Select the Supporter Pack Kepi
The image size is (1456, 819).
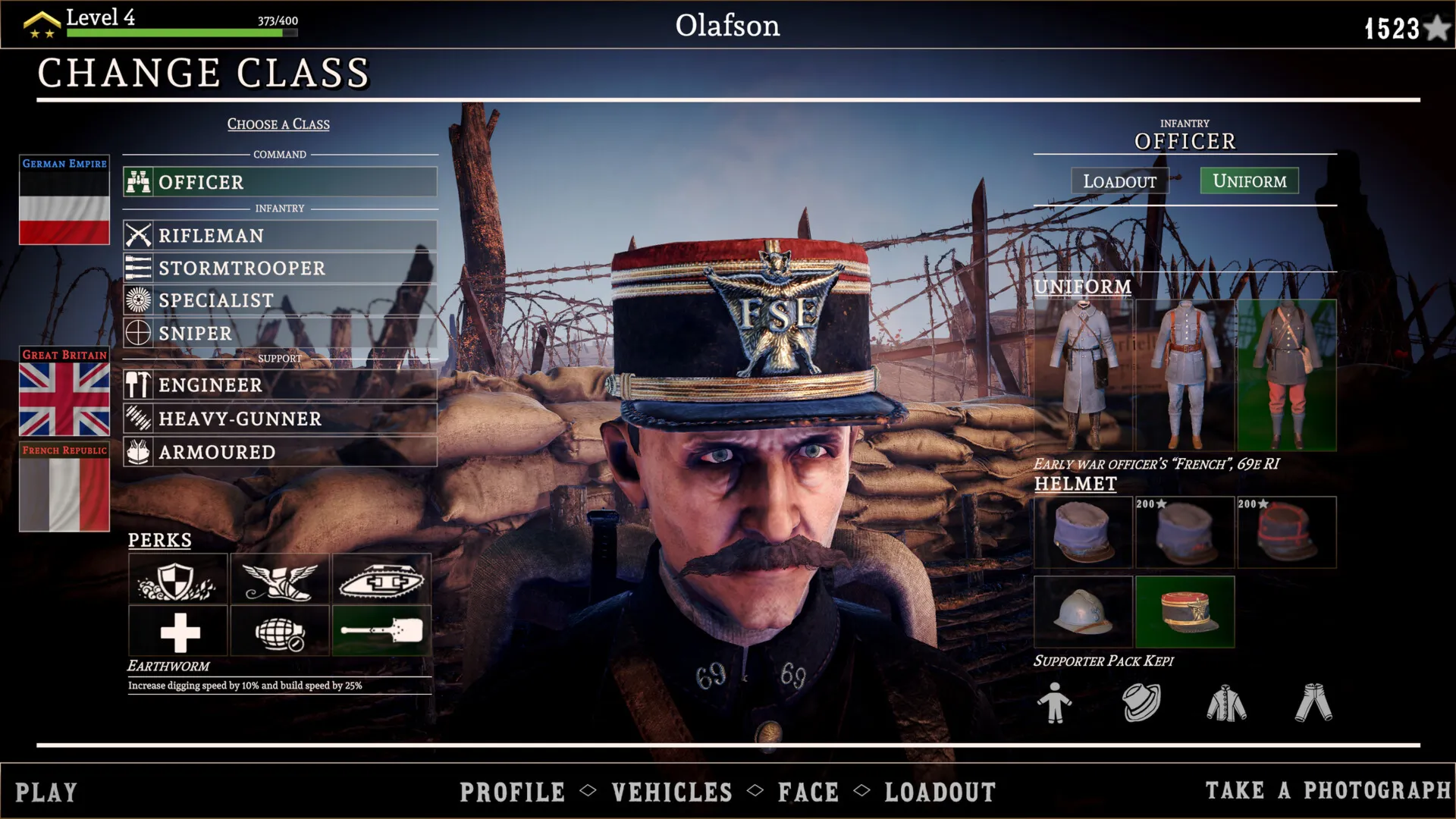pos(1185,612)
